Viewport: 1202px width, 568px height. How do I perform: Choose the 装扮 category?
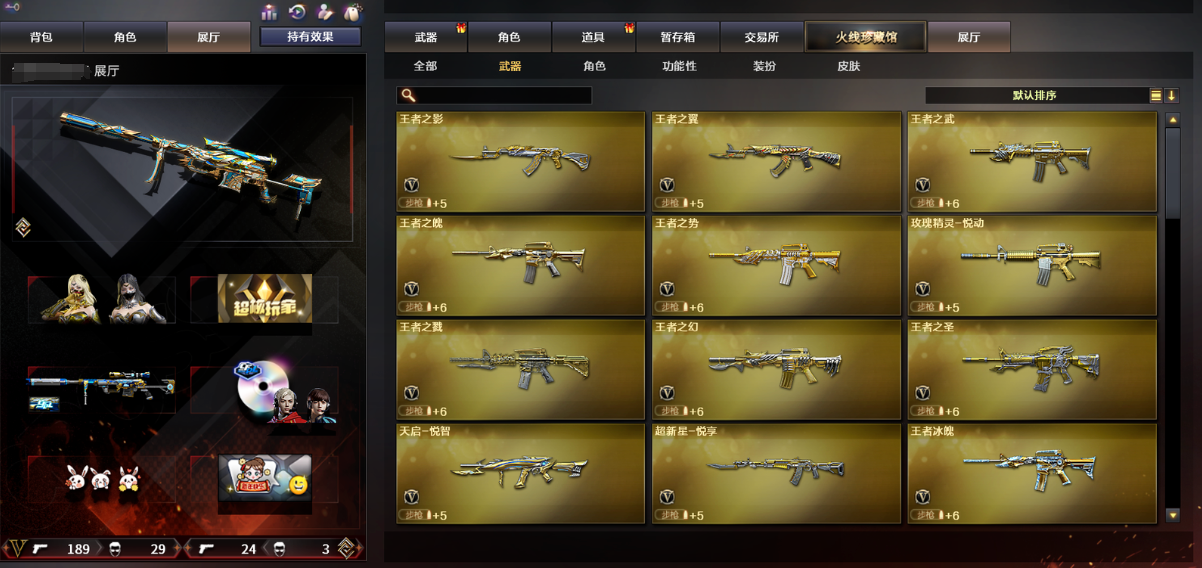[764, 66]
